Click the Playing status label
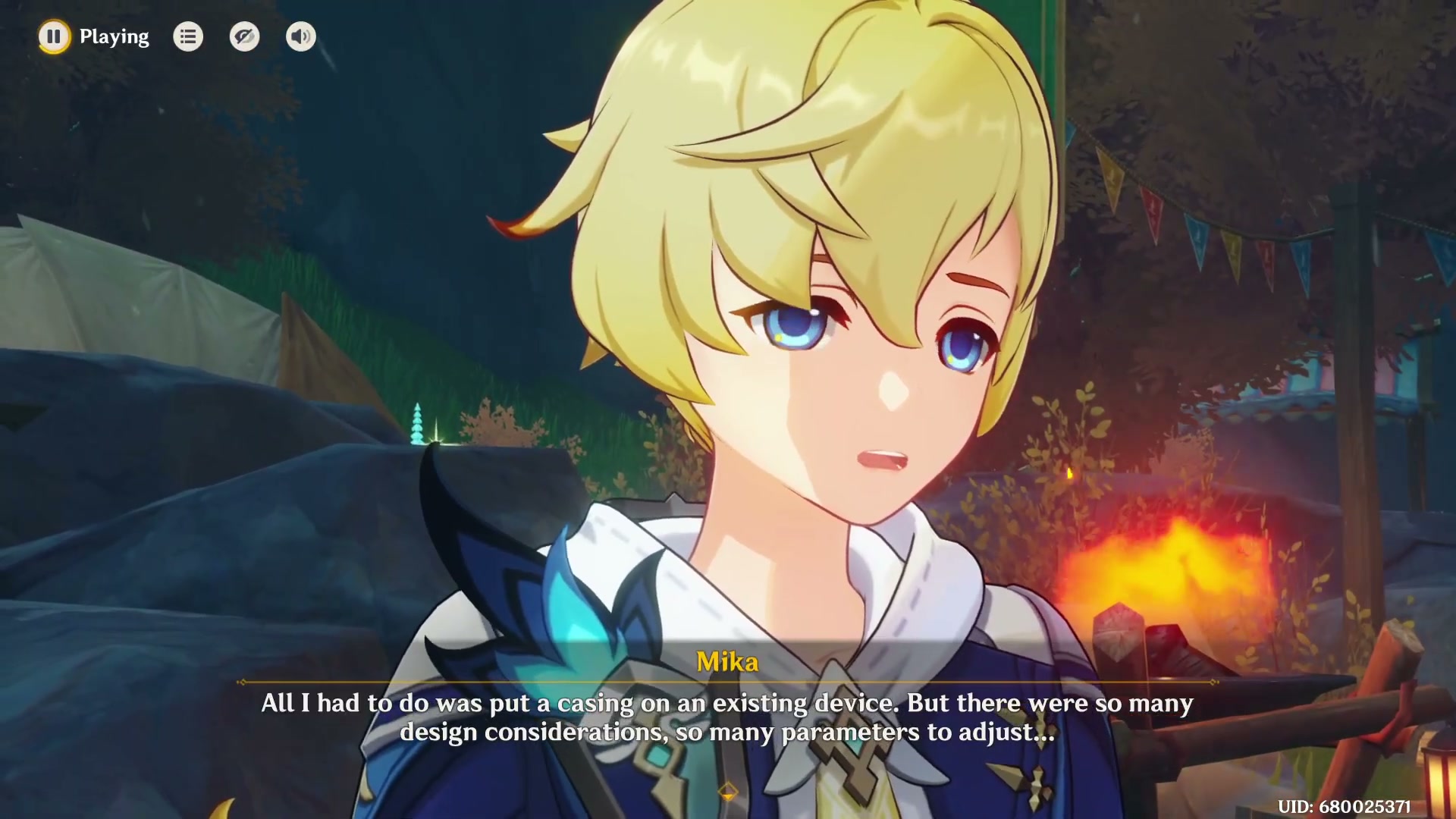The image size is (1456, 819). [x=114, y=36]
